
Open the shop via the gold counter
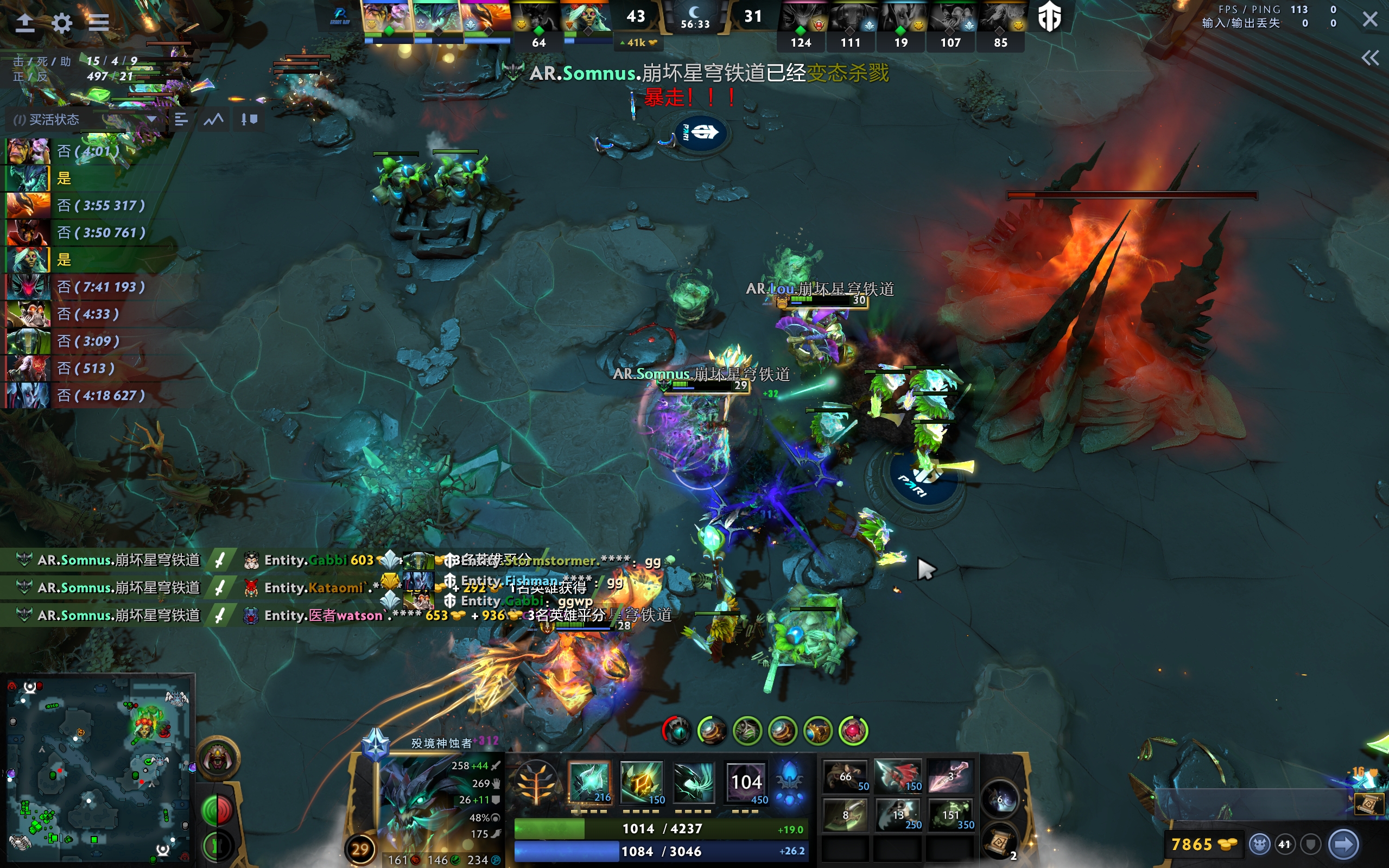pyautogui.click(x=1203, y=845)
